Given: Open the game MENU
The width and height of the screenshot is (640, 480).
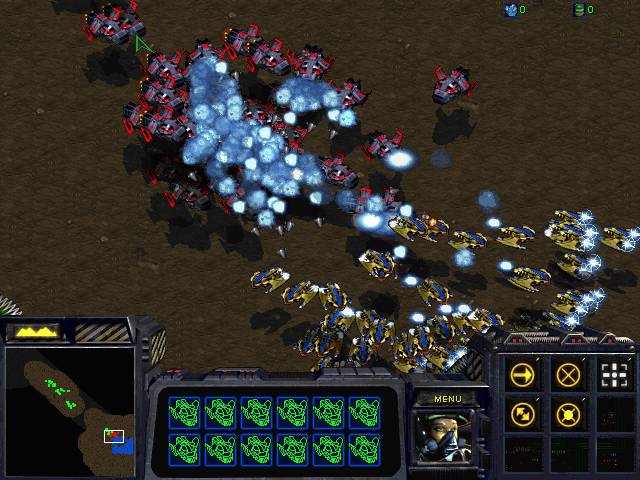Looking at the screenshot, I should click(447, 399).
